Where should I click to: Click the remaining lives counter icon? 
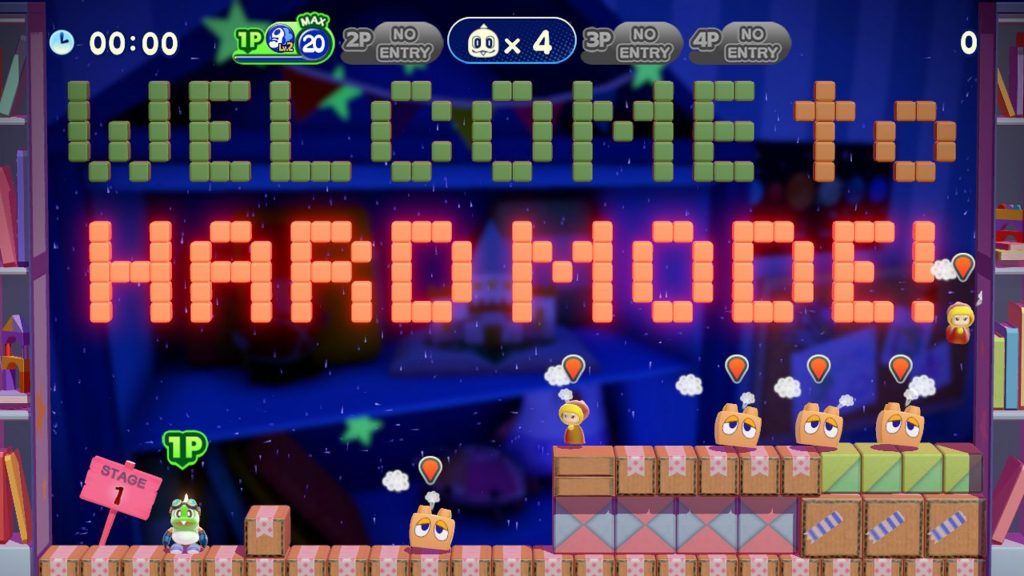[x=486, y=42]
